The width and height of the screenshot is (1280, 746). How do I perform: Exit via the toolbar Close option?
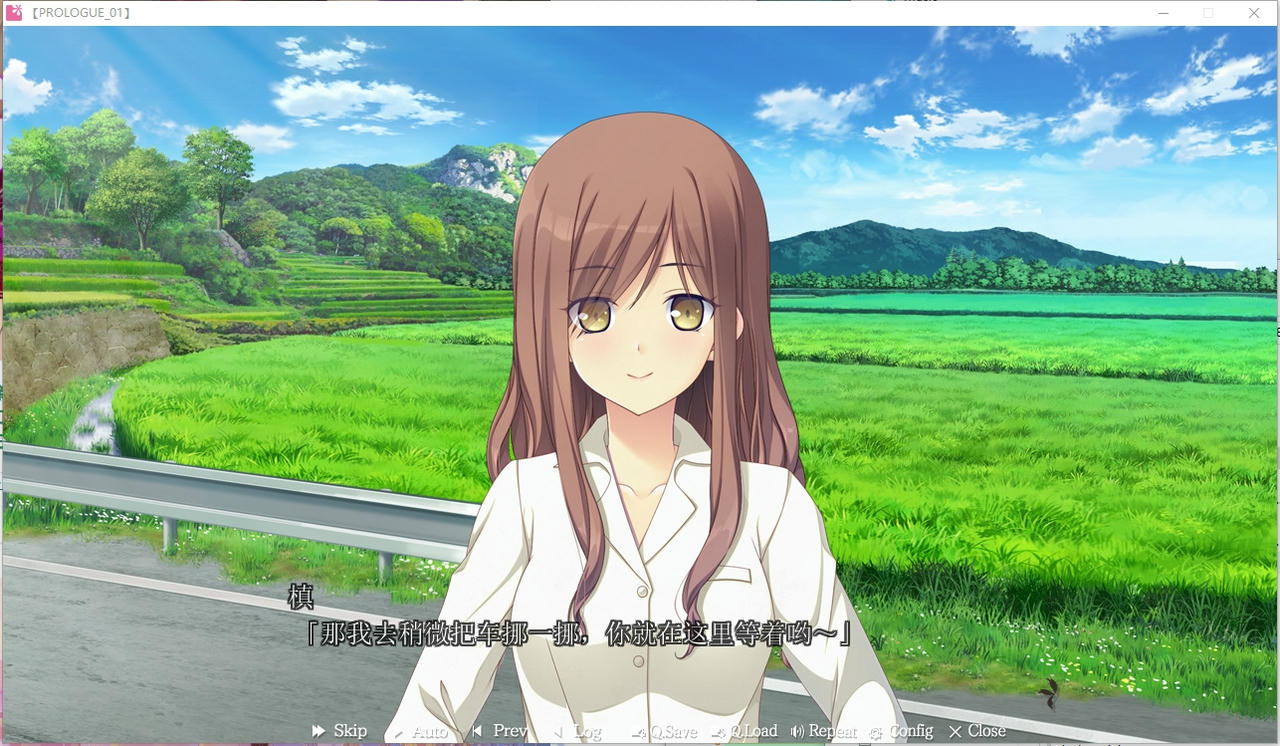coord(978,731)
